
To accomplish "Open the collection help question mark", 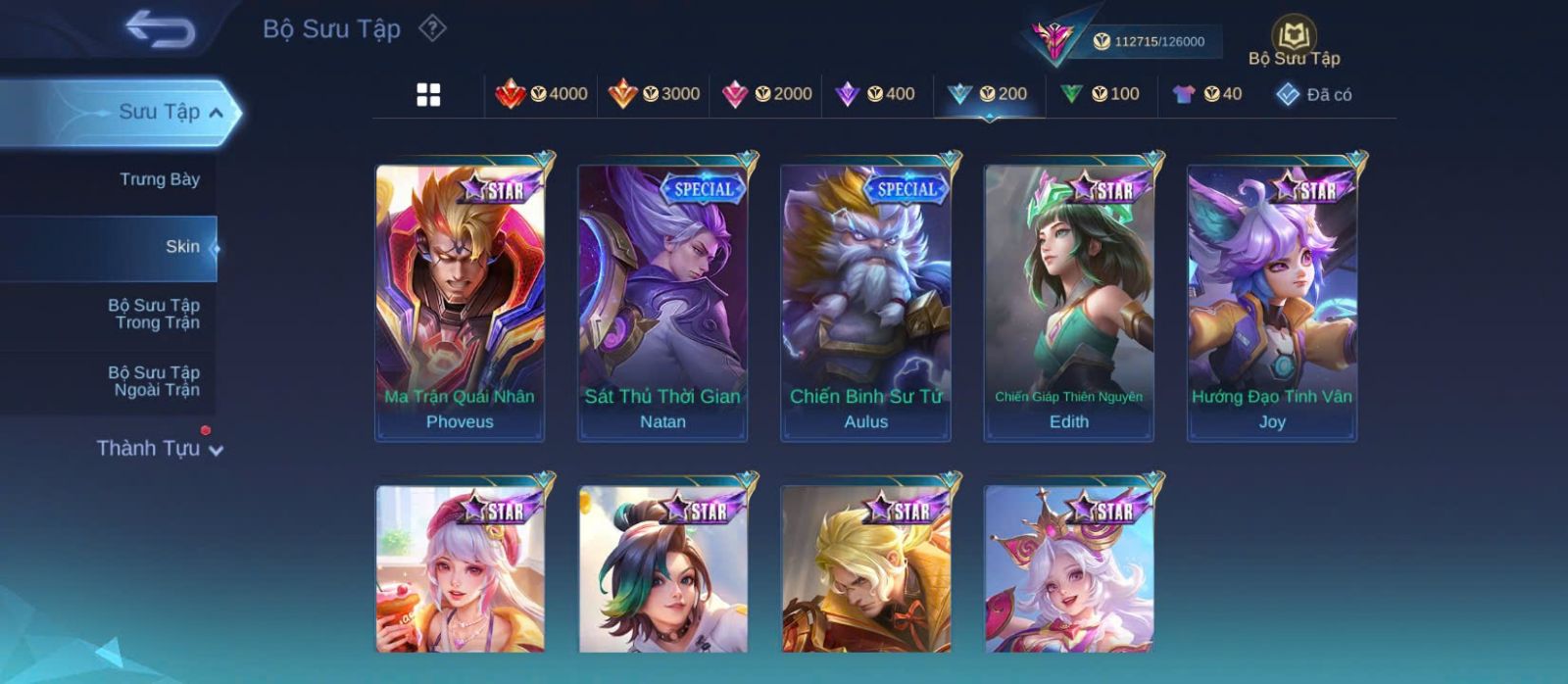I will click(x=432, y=28).
